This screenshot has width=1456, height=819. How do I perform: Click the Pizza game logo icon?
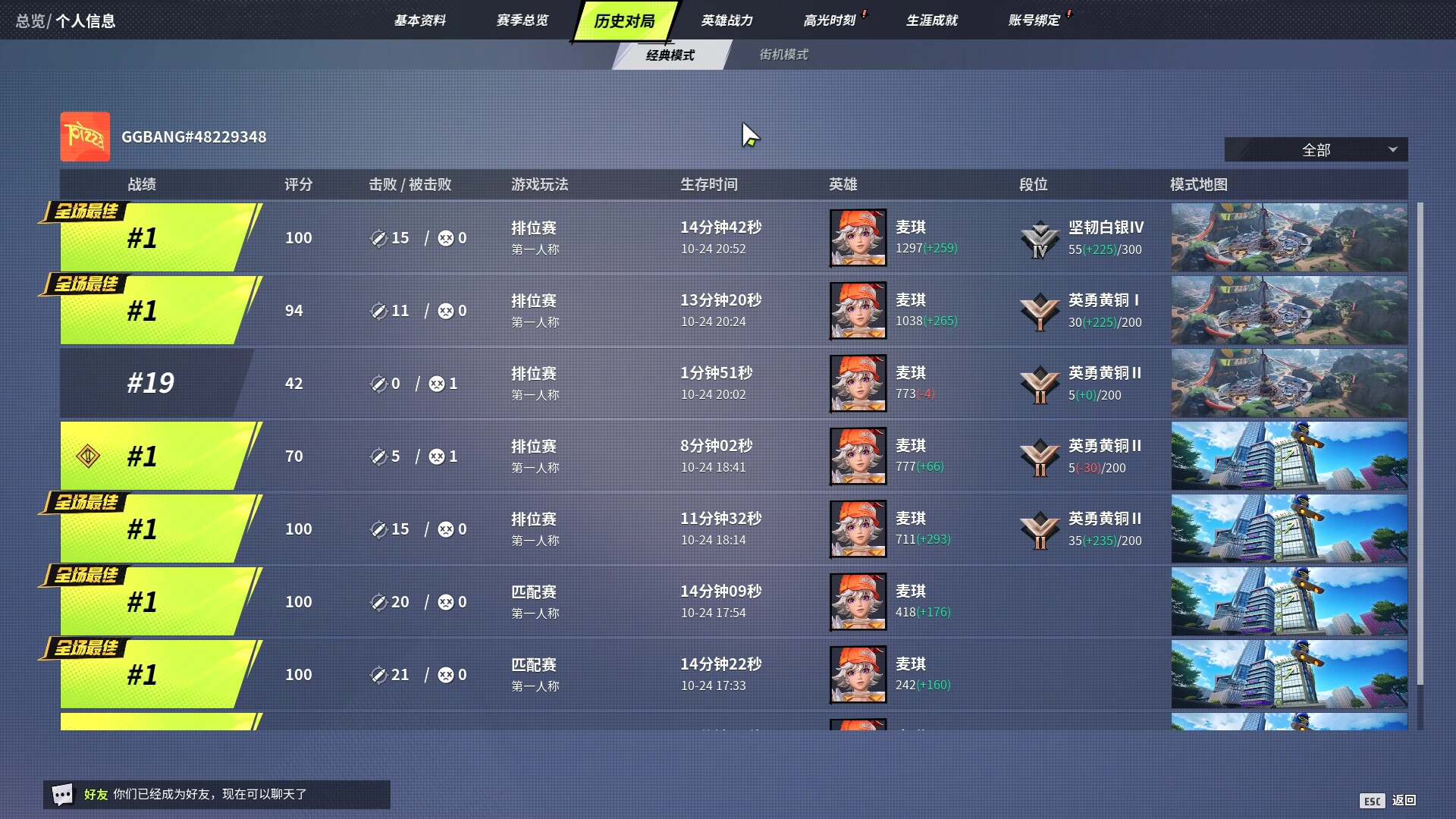coord(84,137)
